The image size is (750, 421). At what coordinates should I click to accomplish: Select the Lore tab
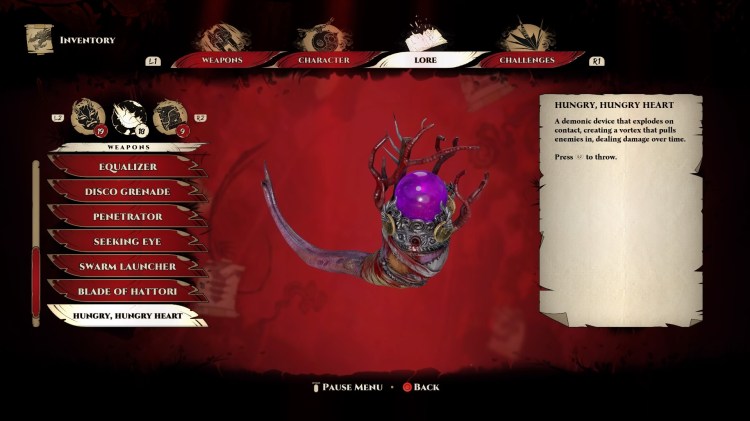pyautogui.click(x=425, y=59)
